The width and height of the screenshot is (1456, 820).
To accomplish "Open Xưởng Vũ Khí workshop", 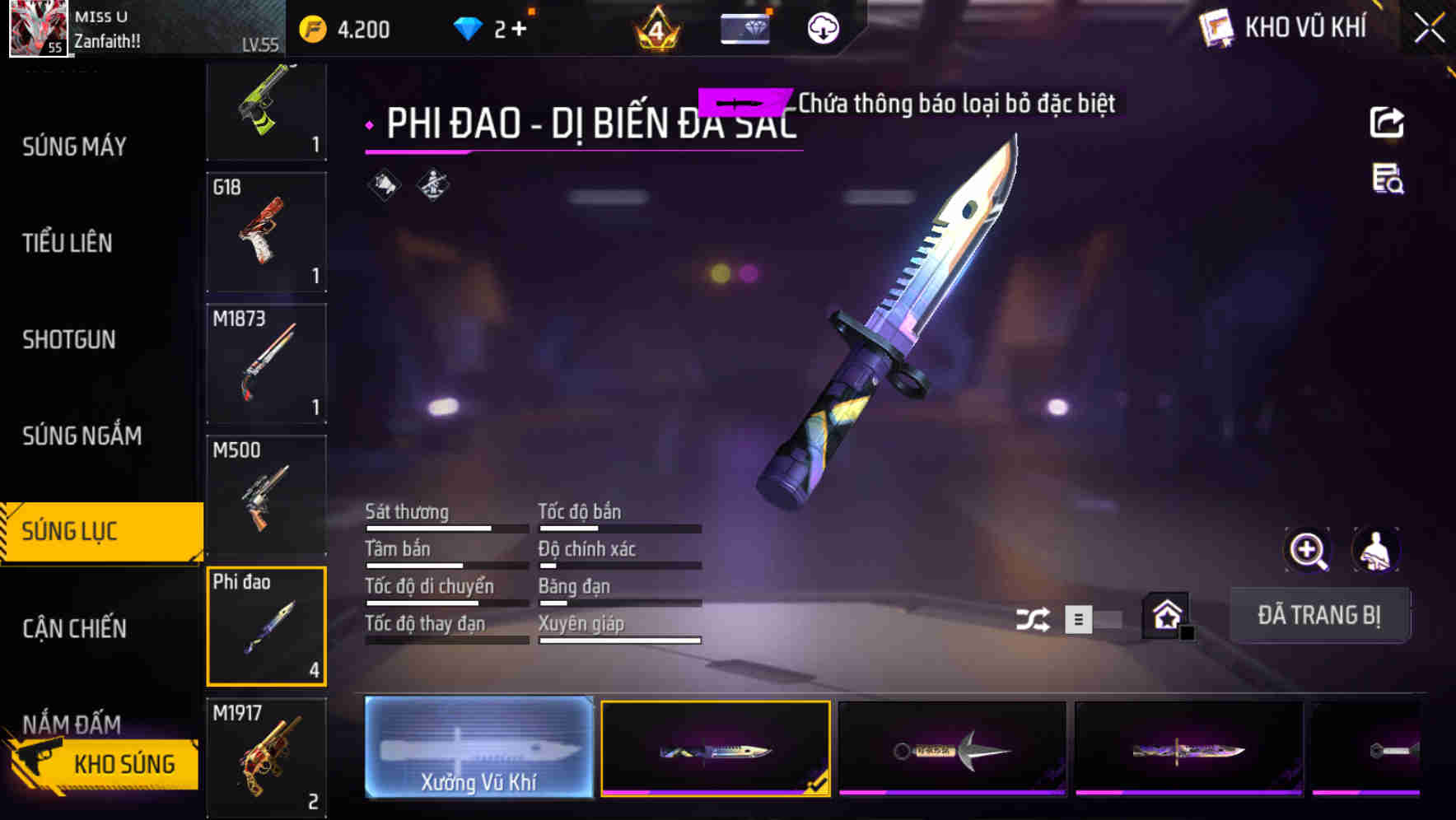I will point(478,749).
